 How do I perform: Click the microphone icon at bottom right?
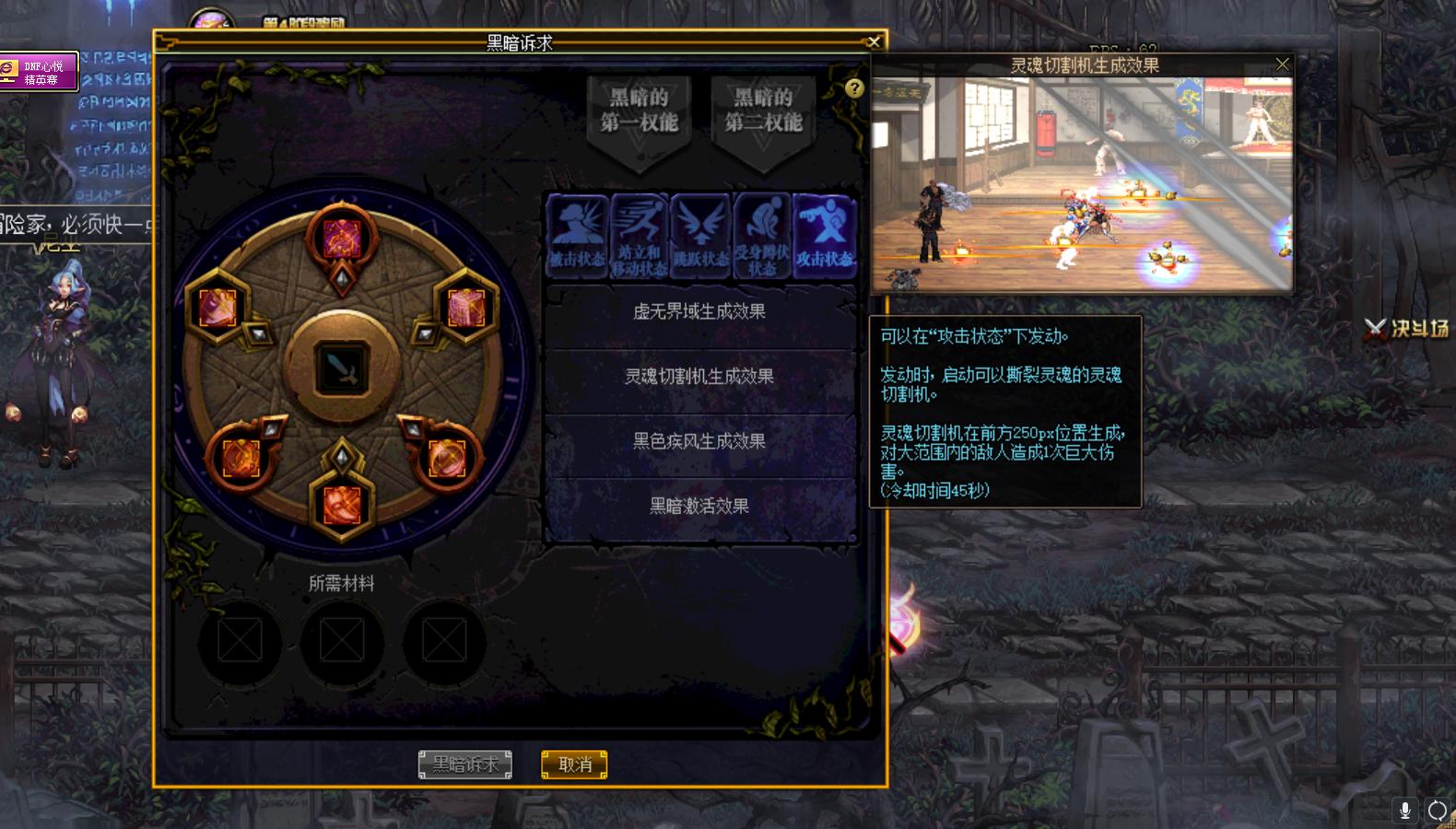1404,811
